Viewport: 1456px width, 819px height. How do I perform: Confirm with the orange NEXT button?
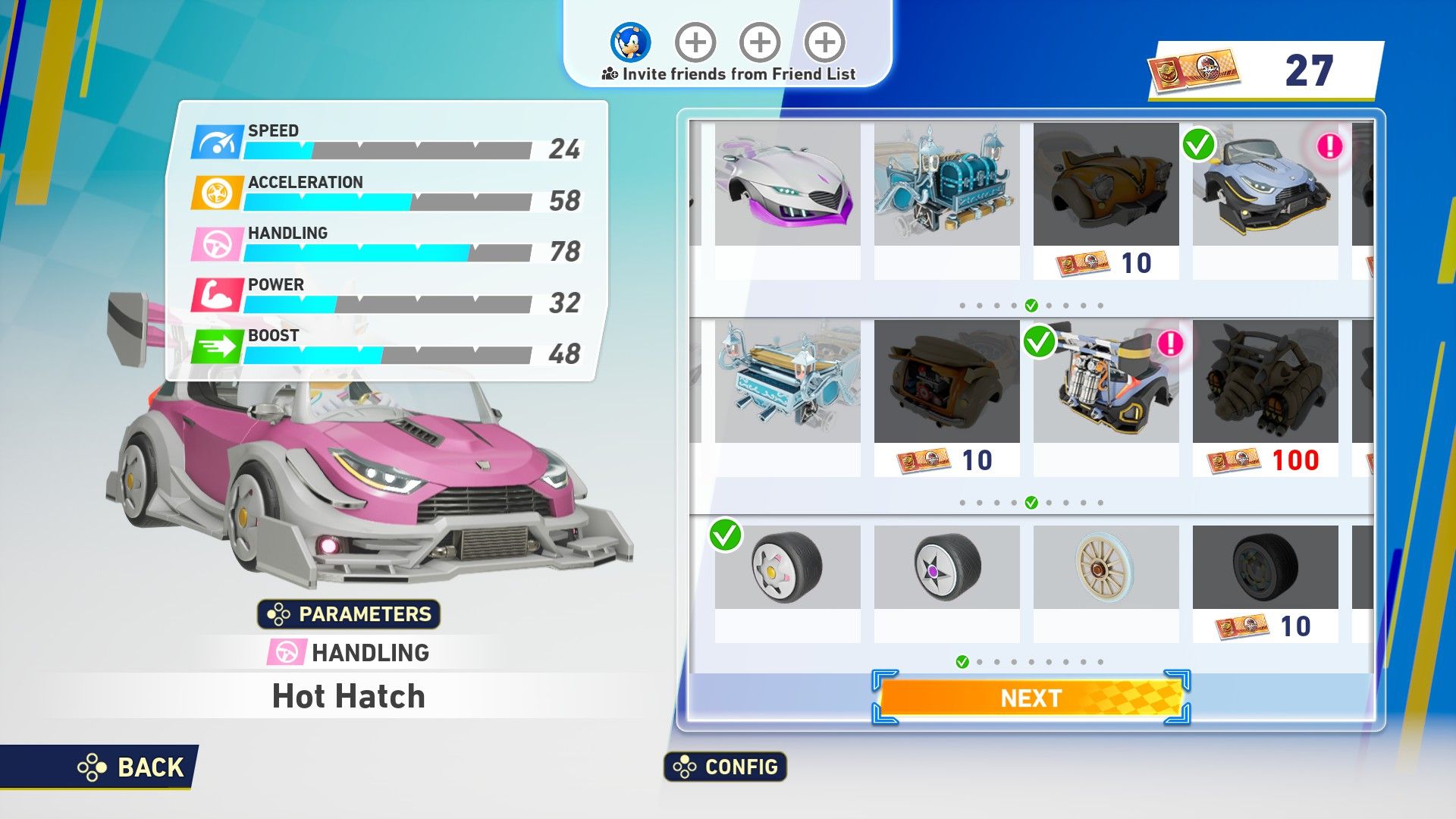[1031, 698]
